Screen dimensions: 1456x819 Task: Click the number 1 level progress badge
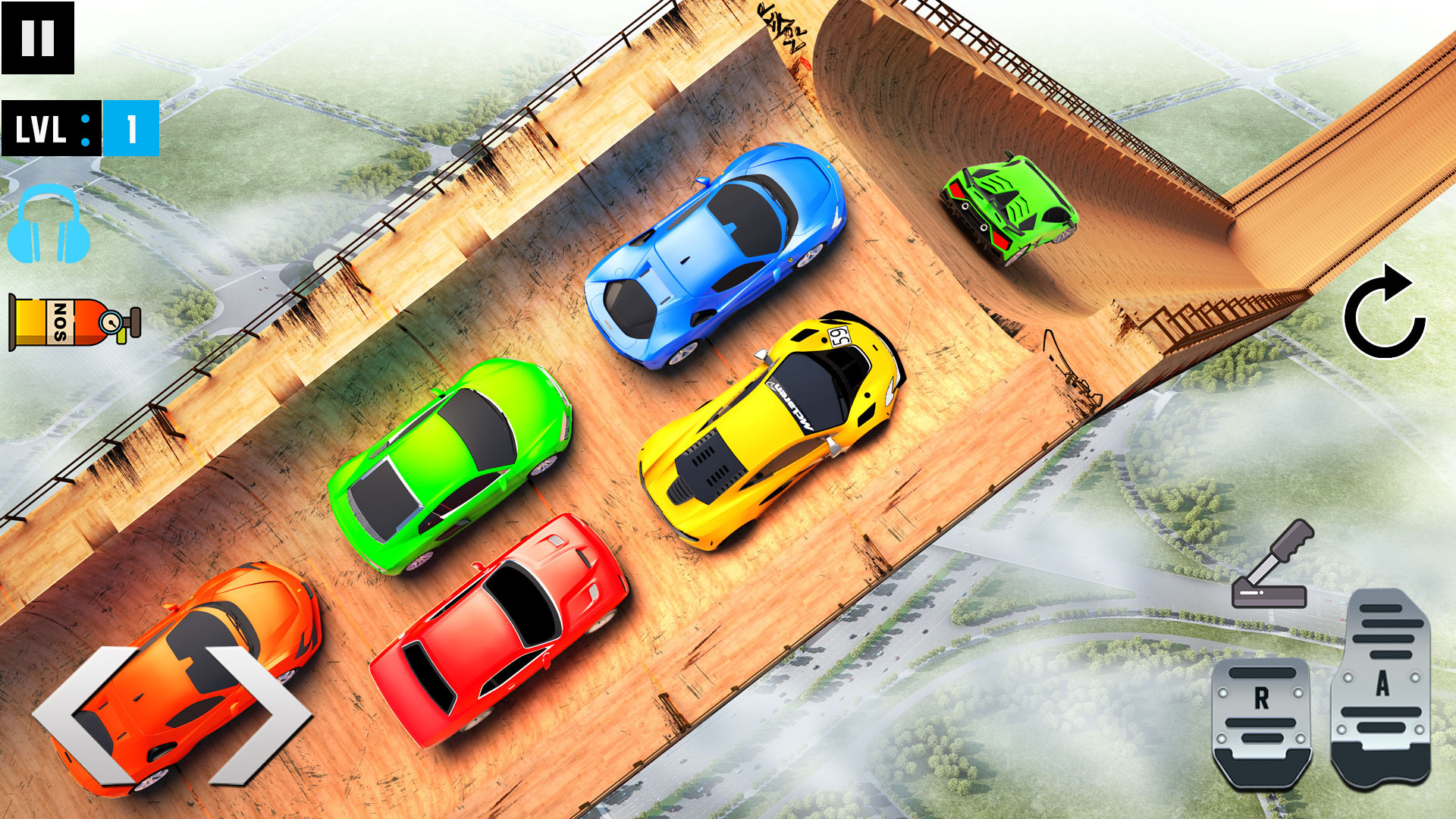coord(130,129)
